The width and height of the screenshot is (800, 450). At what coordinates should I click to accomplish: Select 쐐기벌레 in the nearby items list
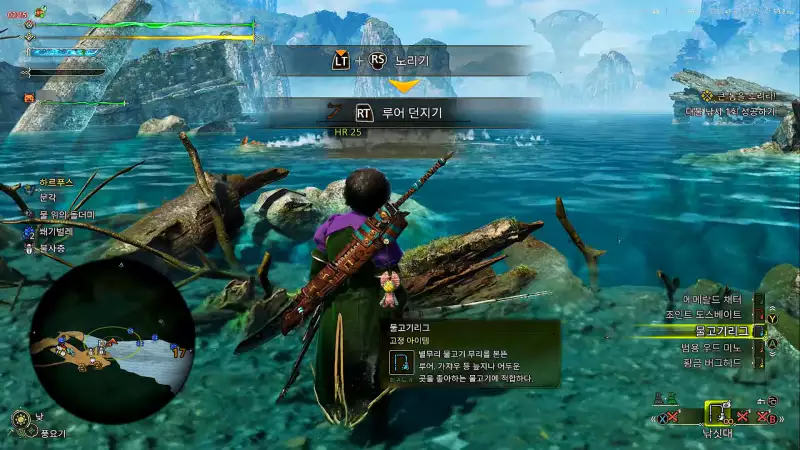coord(55,231)
